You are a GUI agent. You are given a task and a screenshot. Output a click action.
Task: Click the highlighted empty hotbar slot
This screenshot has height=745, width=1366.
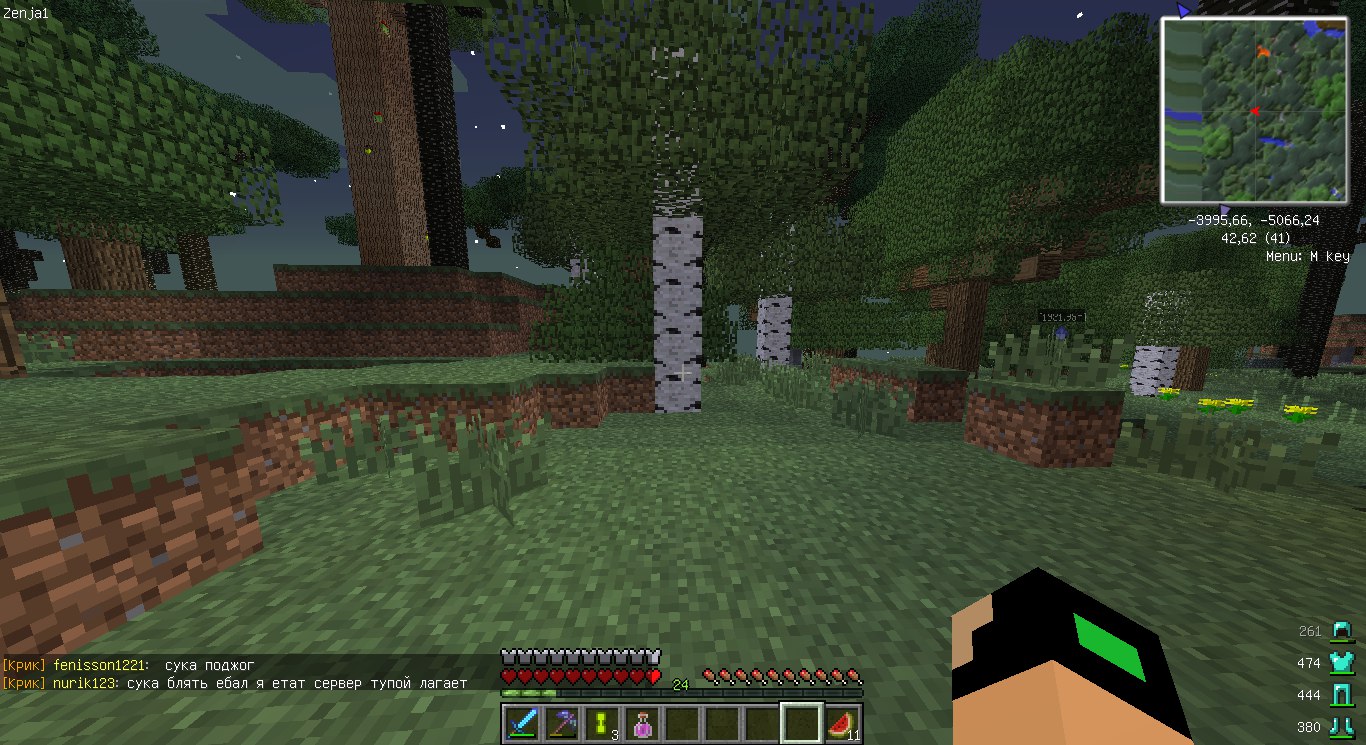801,723
